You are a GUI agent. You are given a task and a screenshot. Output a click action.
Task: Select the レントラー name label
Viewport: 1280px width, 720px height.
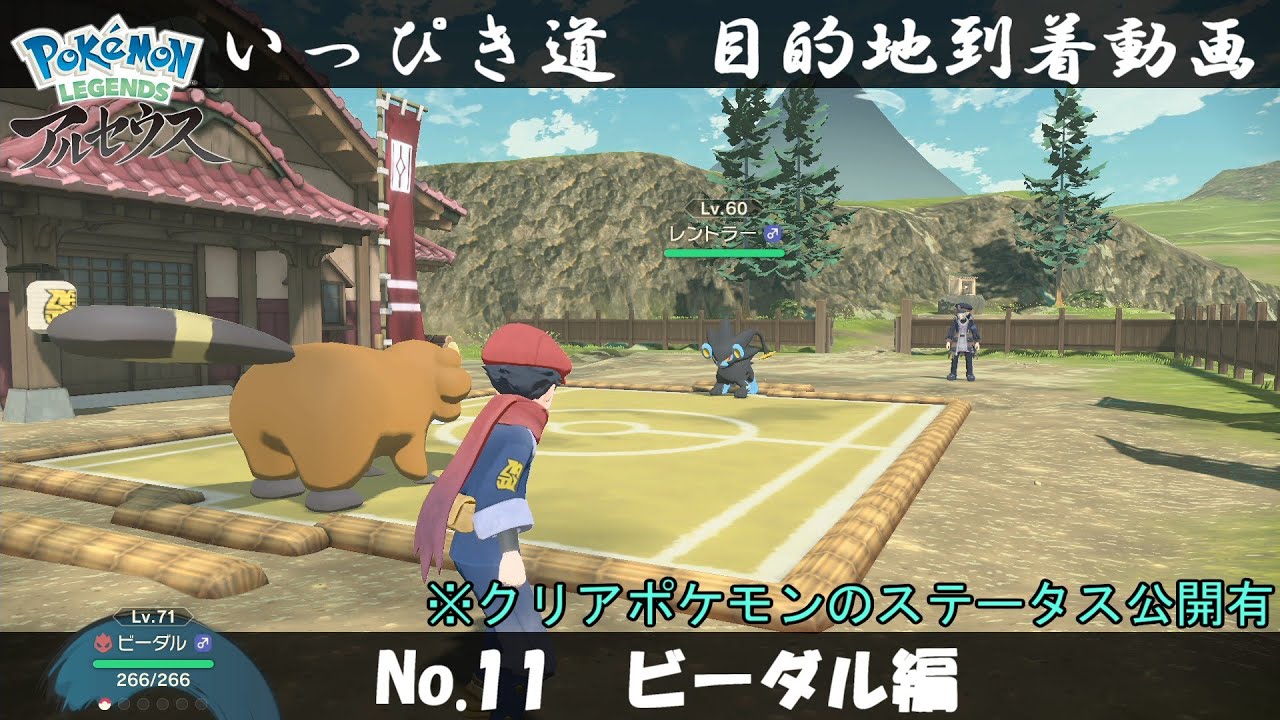pos(713,232)
